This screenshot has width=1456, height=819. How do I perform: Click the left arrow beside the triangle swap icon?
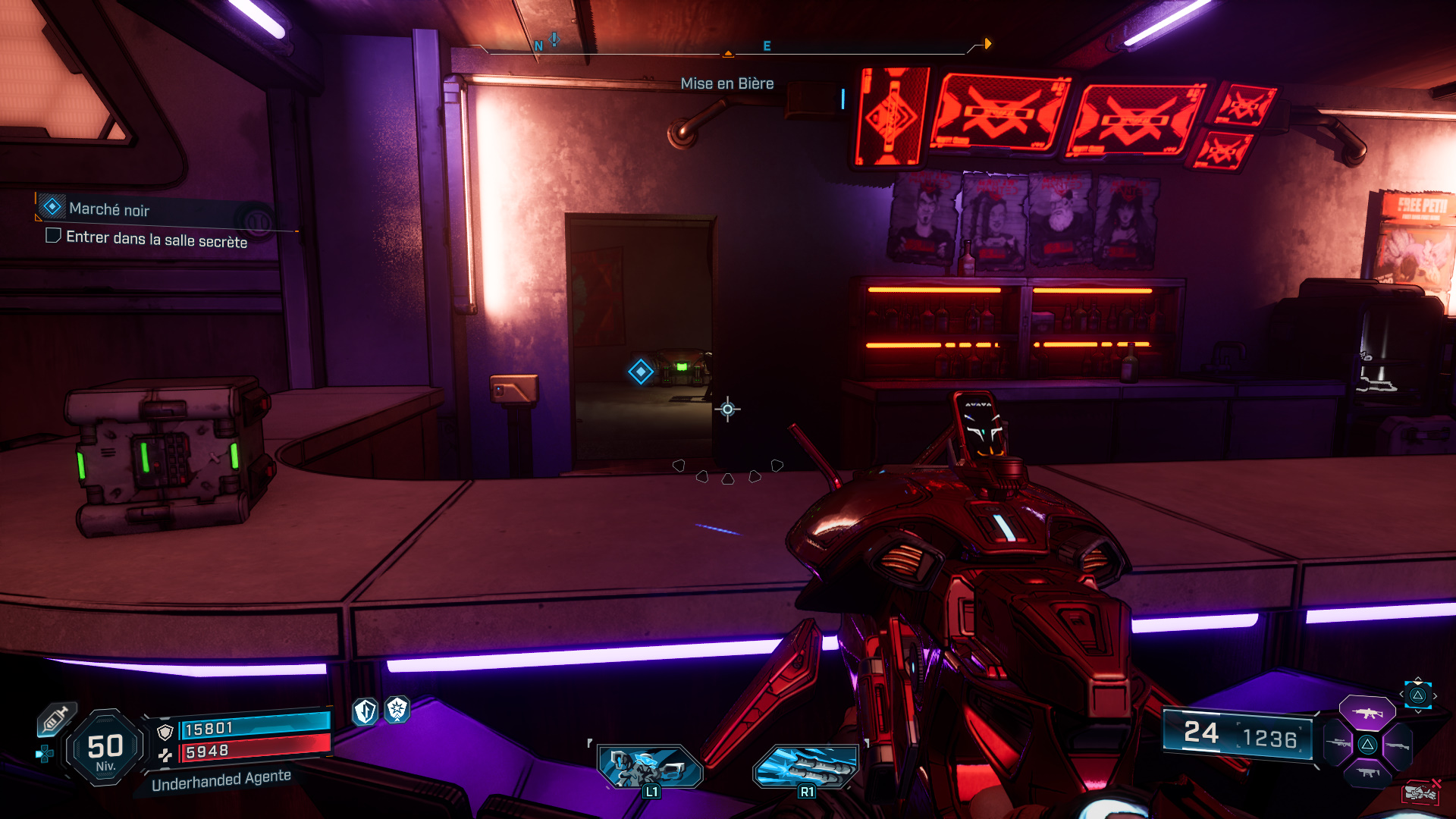tap(1402, 695)
